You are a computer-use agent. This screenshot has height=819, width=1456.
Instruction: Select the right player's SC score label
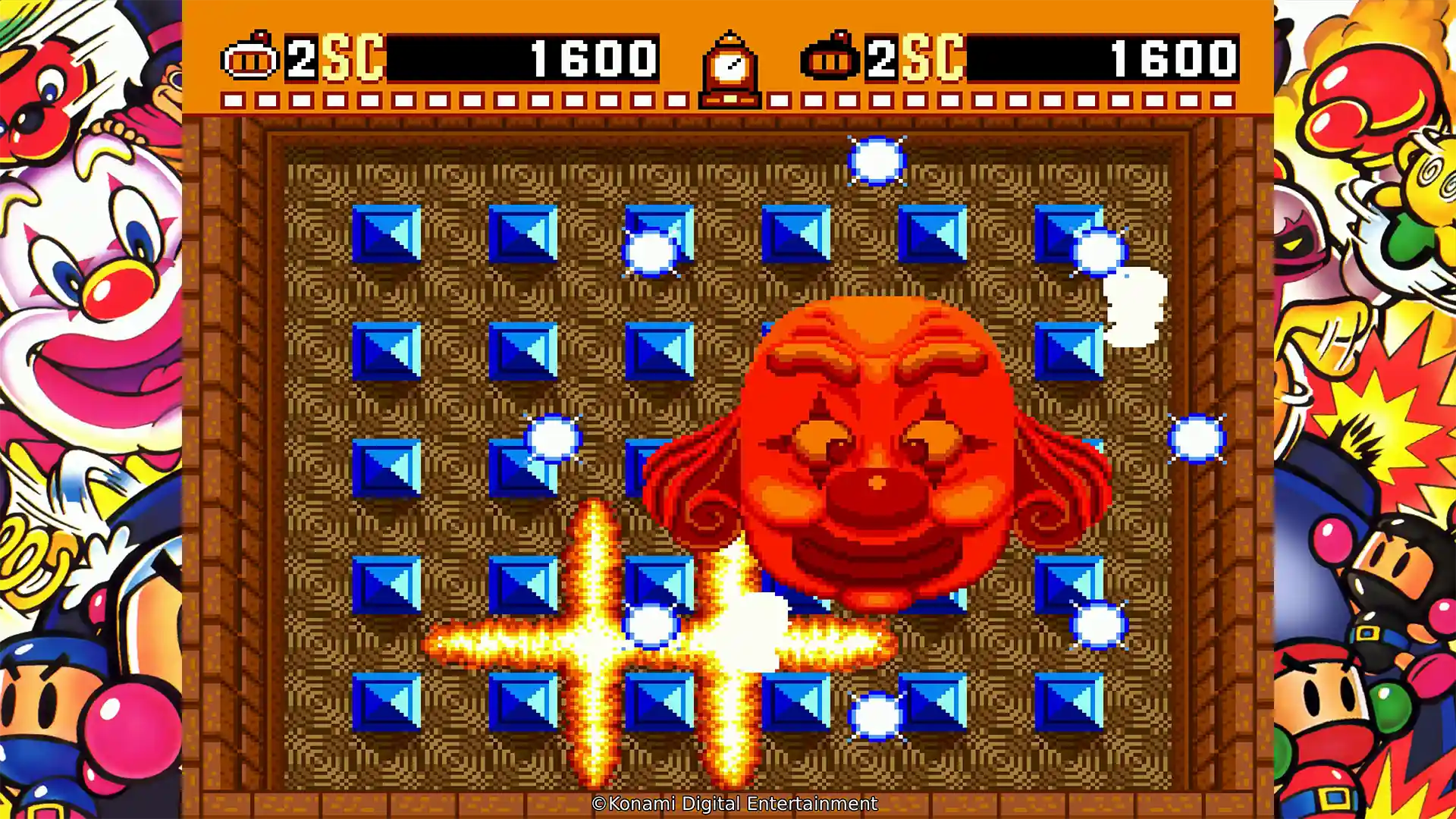point(933,55)
